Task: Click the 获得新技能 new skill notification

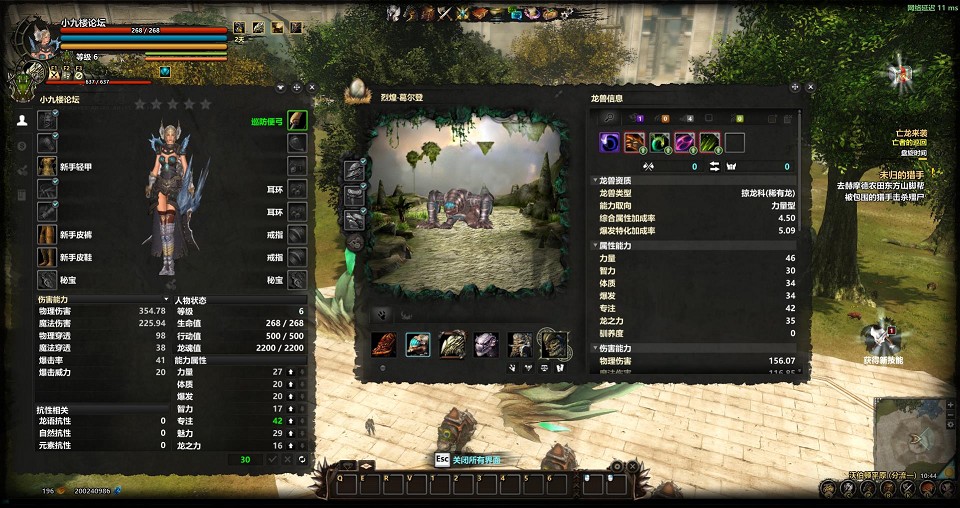Action: point(882,340)
